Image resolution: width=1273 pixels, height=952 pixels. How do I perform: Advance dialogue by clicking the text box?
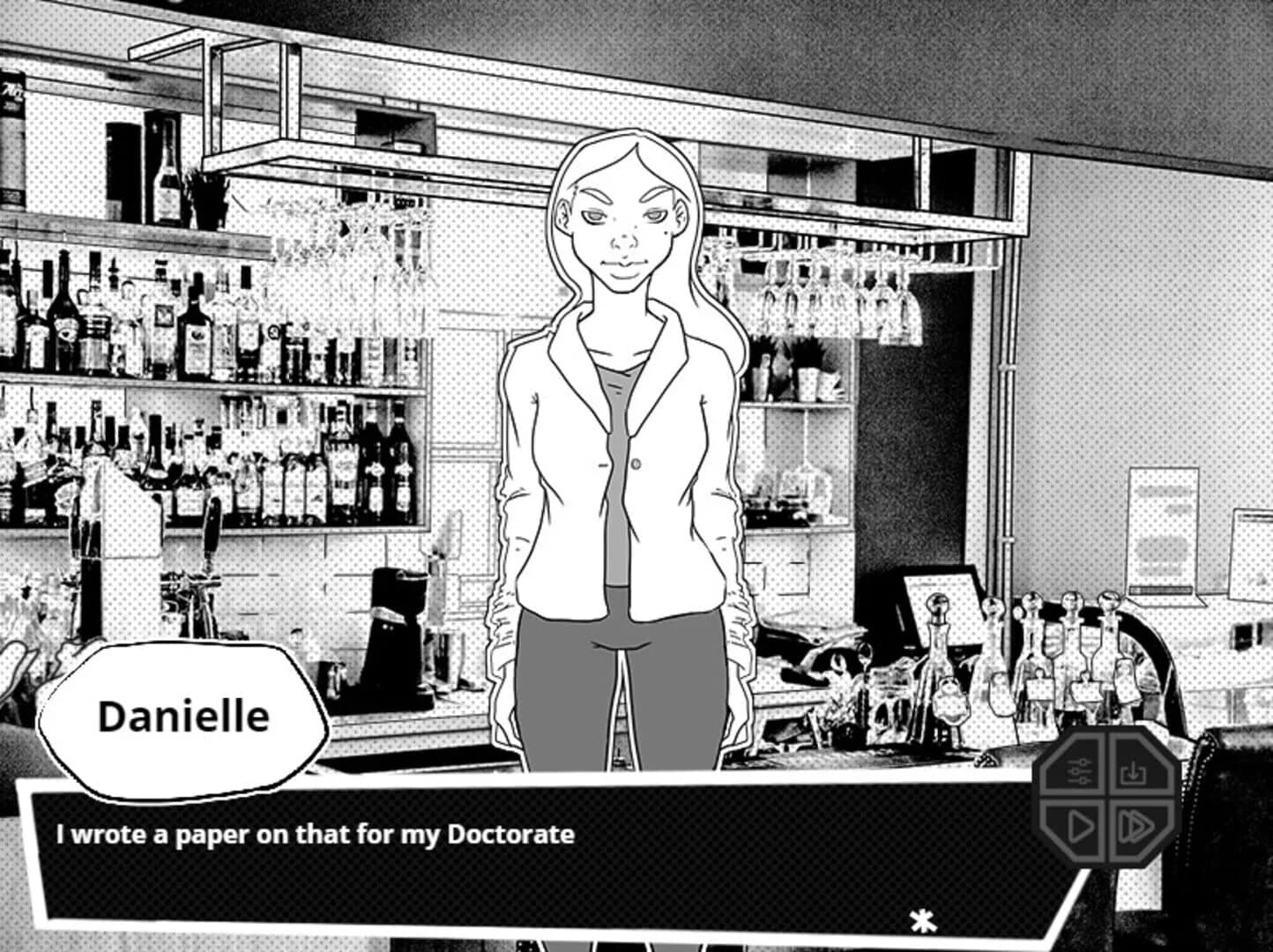(529, 851)
